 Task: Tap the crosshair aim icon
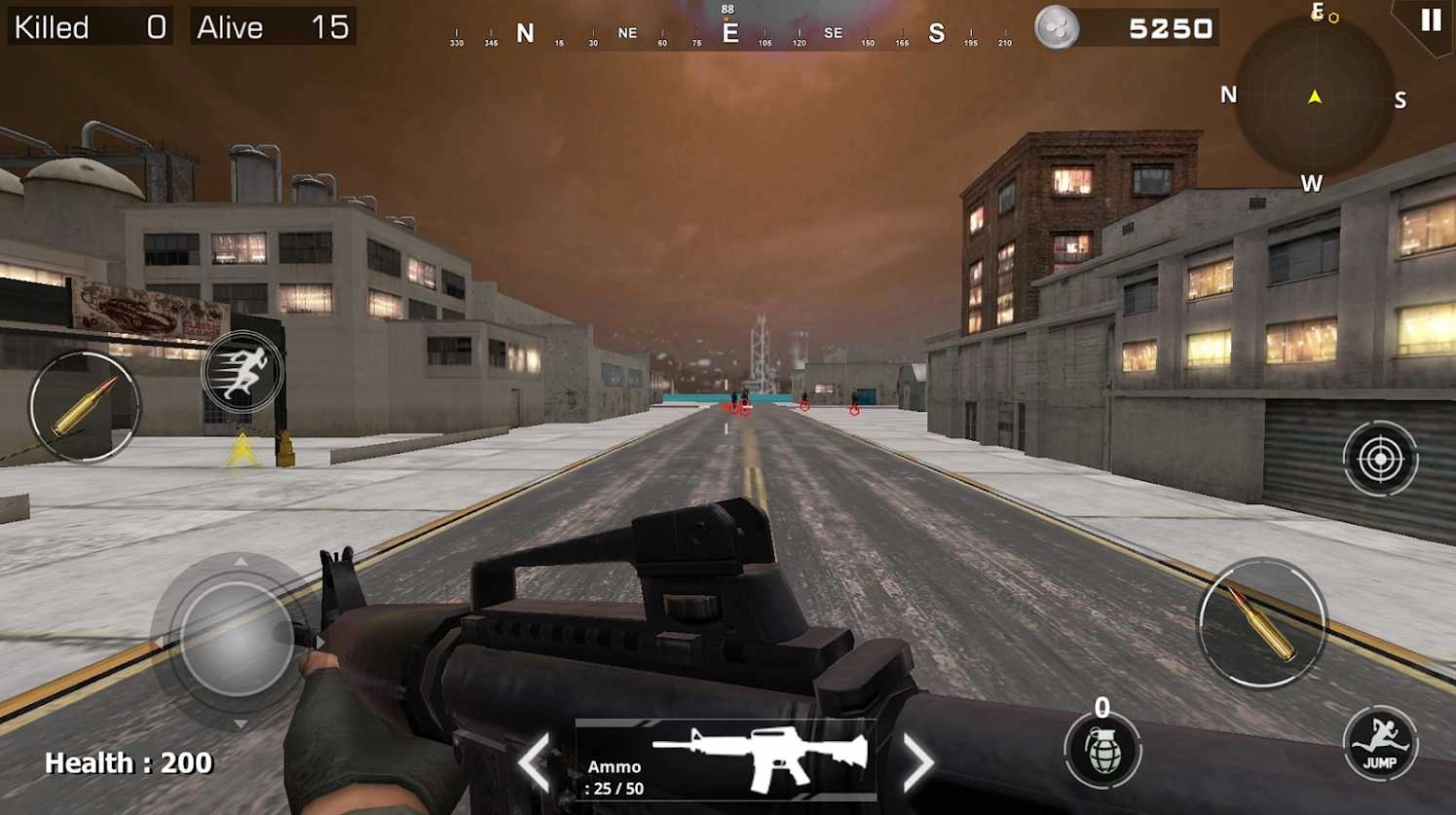point(1380,458)
